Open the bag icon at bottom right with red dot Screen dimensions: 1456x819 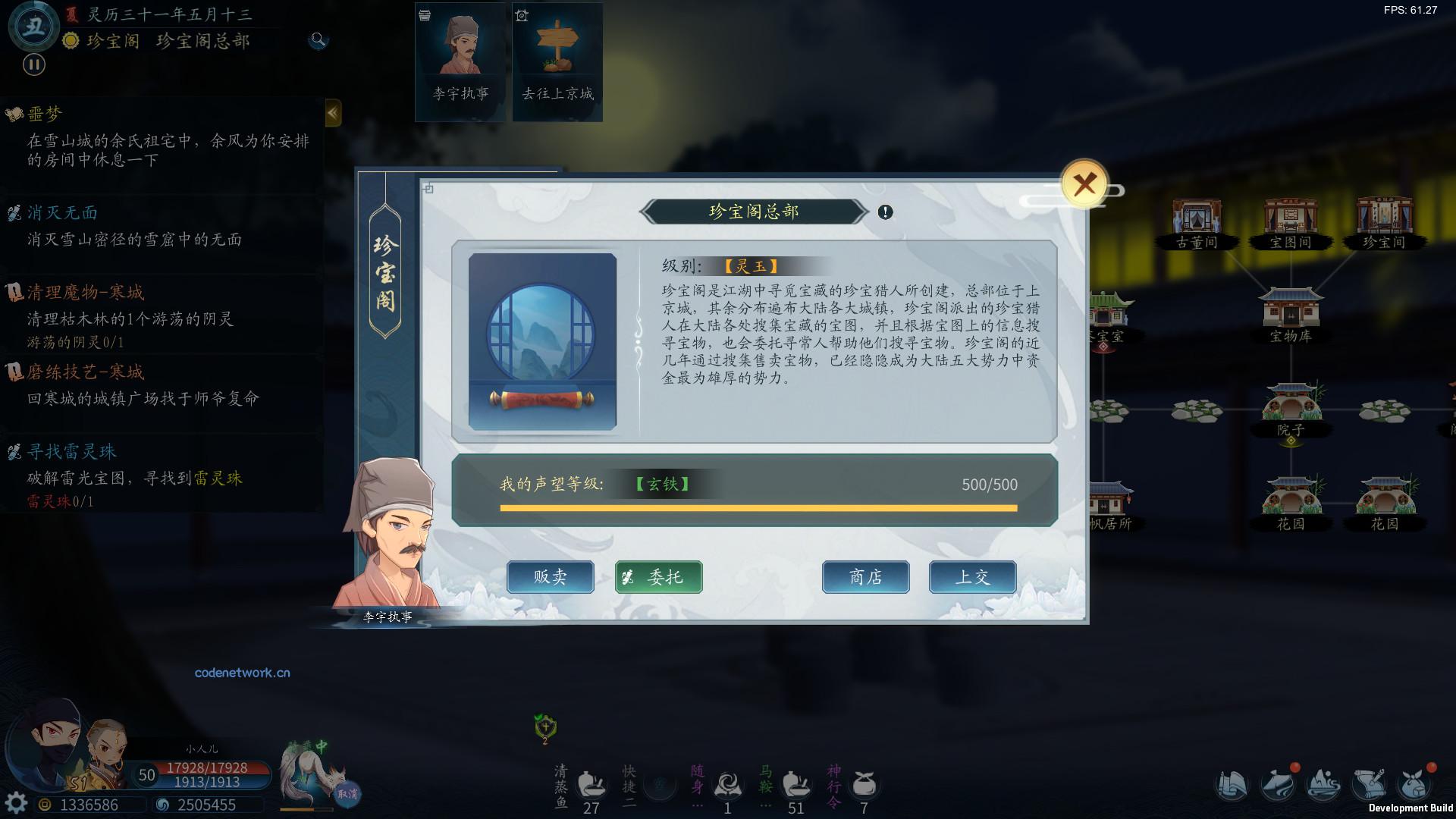point(1417,786)
